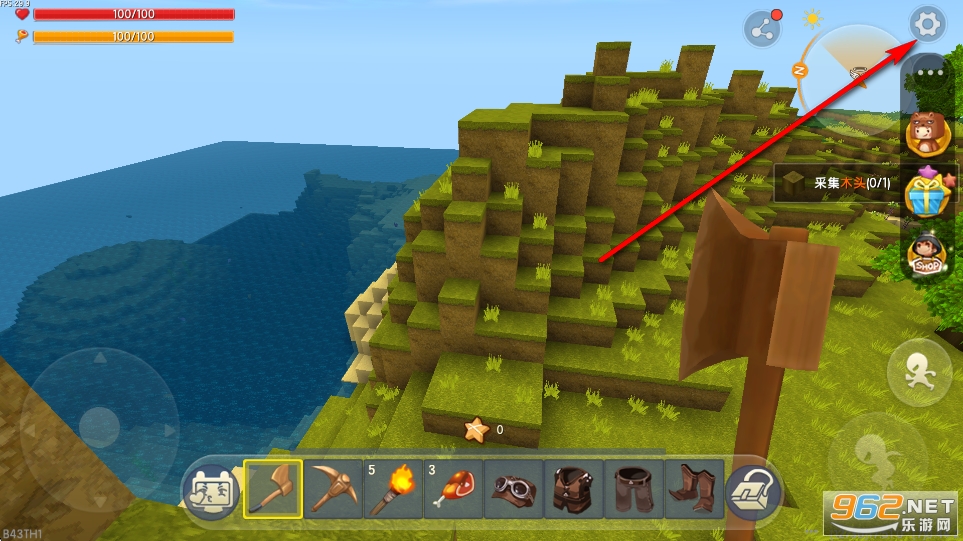Screen dimensions: 963x541
Task: Select the axe hotbar slot
Action: [273, 489]
